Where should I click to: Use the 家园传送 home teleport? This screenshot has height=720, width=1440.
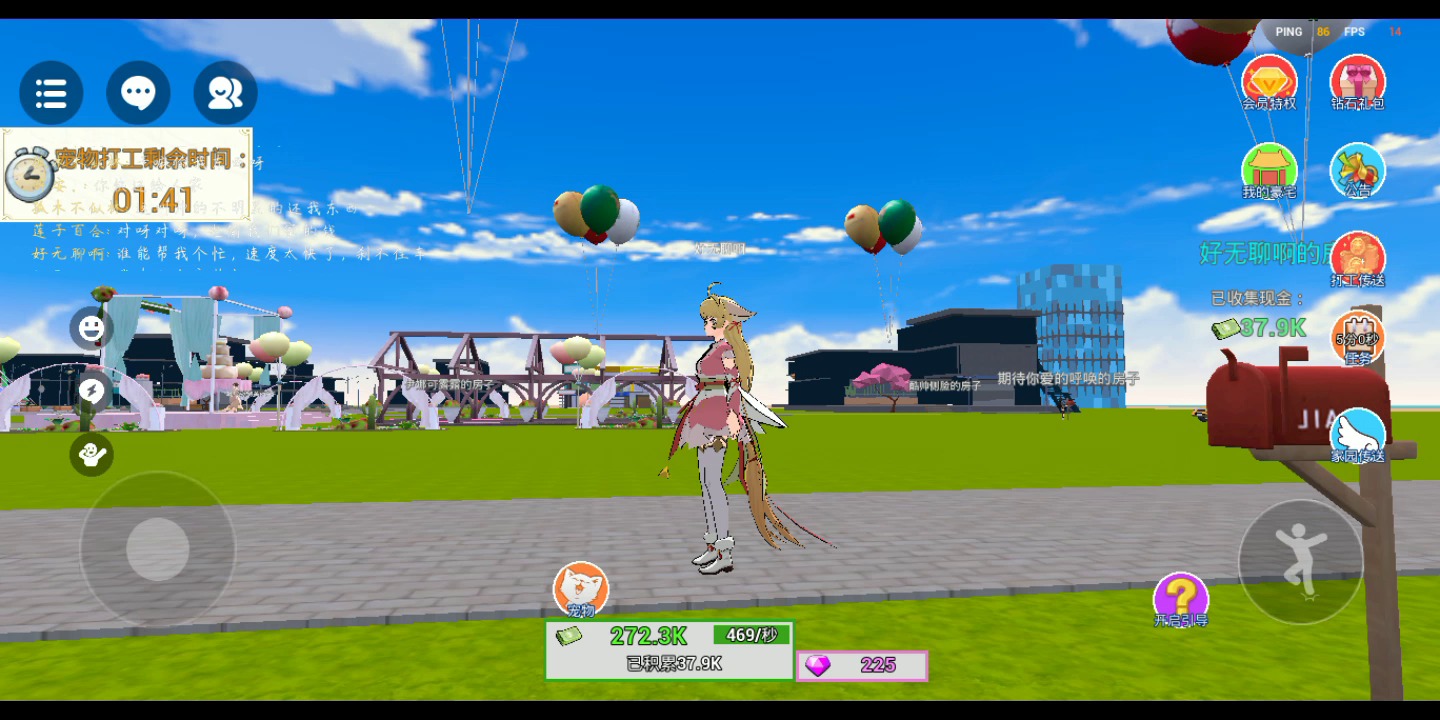(x=1357, y=436)
